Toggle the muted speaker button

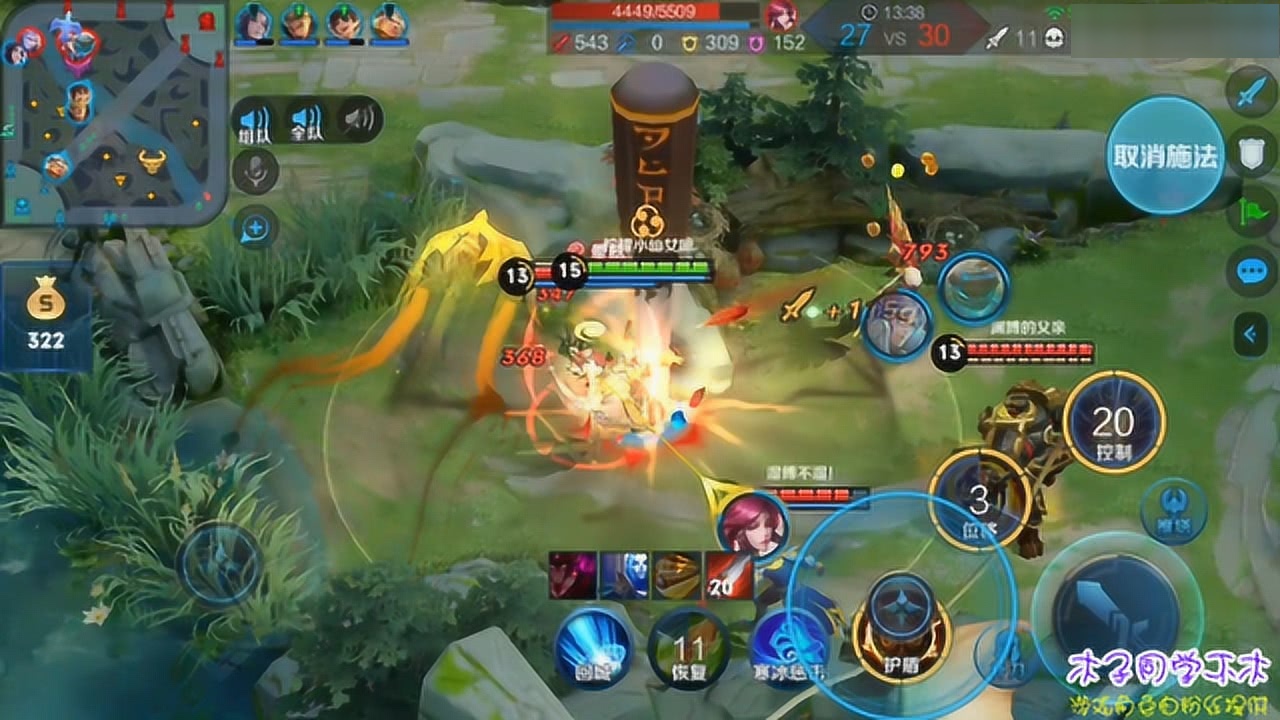tap(358, 121)
